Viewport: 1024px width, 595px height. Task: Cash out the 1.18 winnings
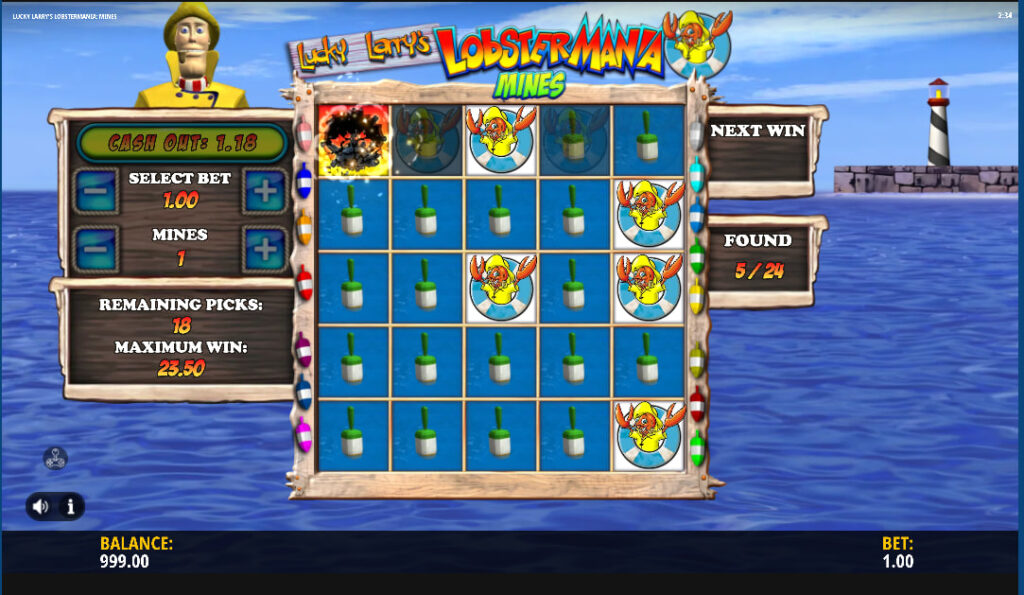(x=181, y=142)
